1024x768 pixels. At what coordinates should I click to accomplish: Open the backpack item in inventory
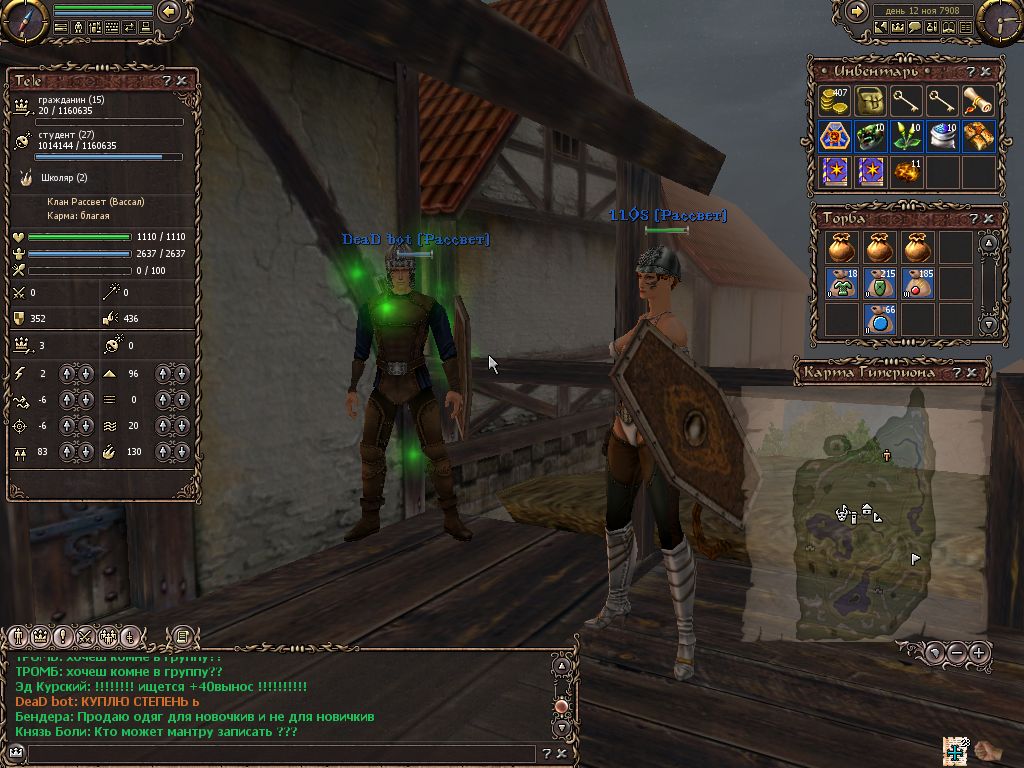pyautogui.click(x=870, y=100)
